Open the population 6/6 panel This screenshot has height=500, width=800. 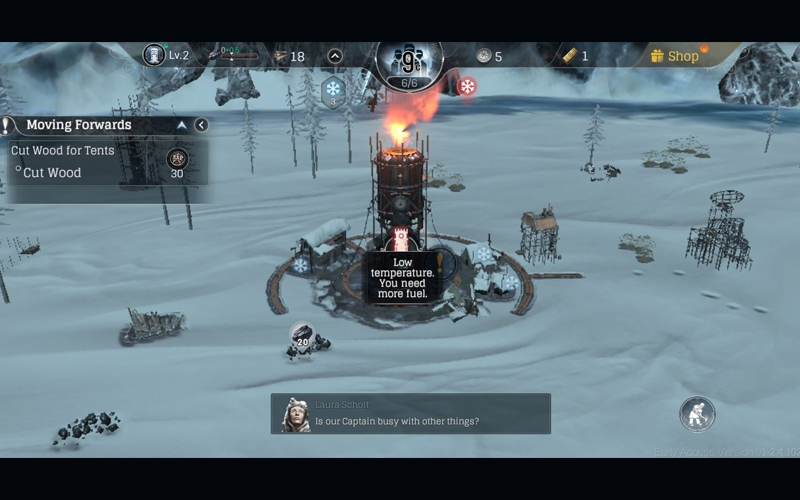point(409,62)
